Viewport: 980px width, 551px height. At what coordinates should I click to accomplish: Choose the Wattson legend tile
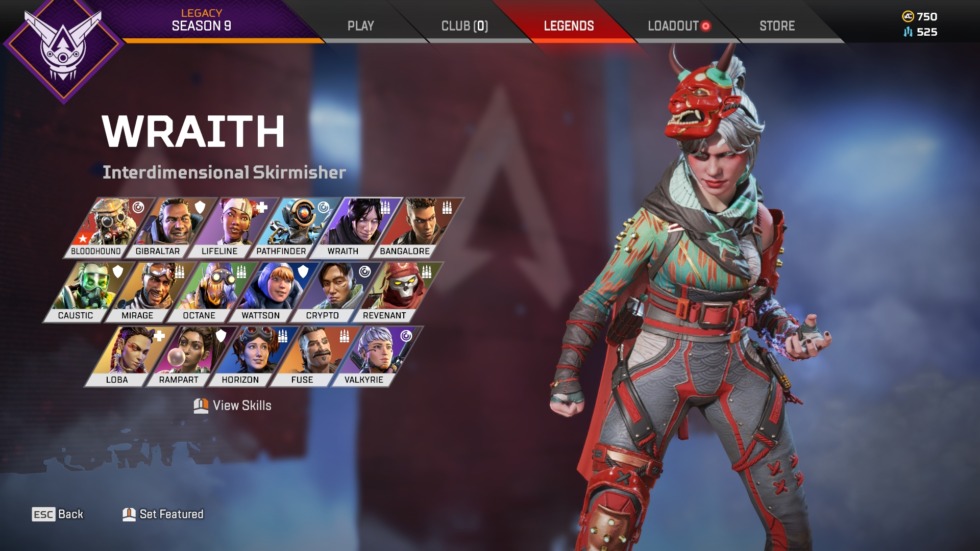point(261,291)
